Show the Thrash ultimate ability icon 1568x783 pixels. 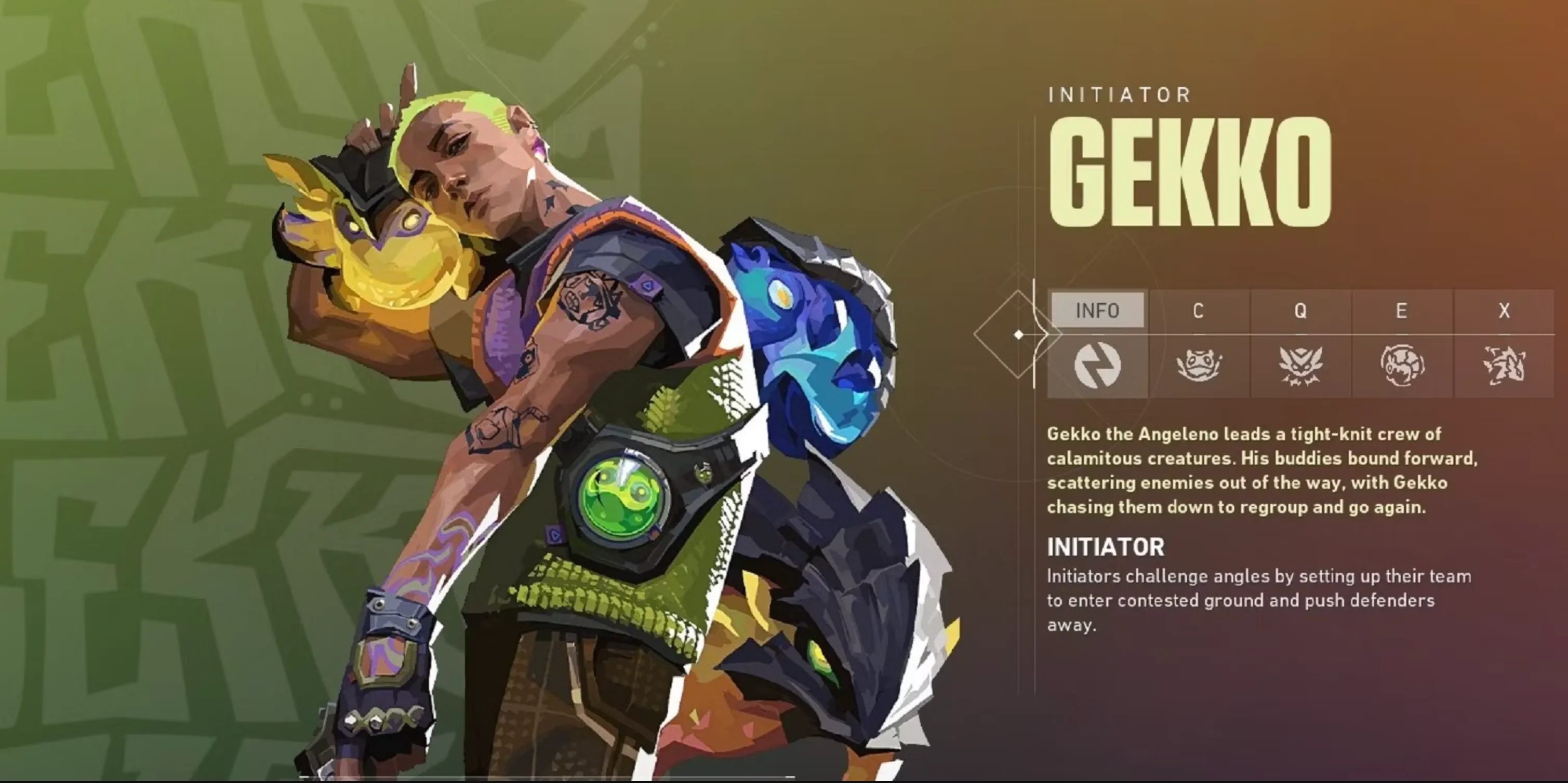(1504, 366)
